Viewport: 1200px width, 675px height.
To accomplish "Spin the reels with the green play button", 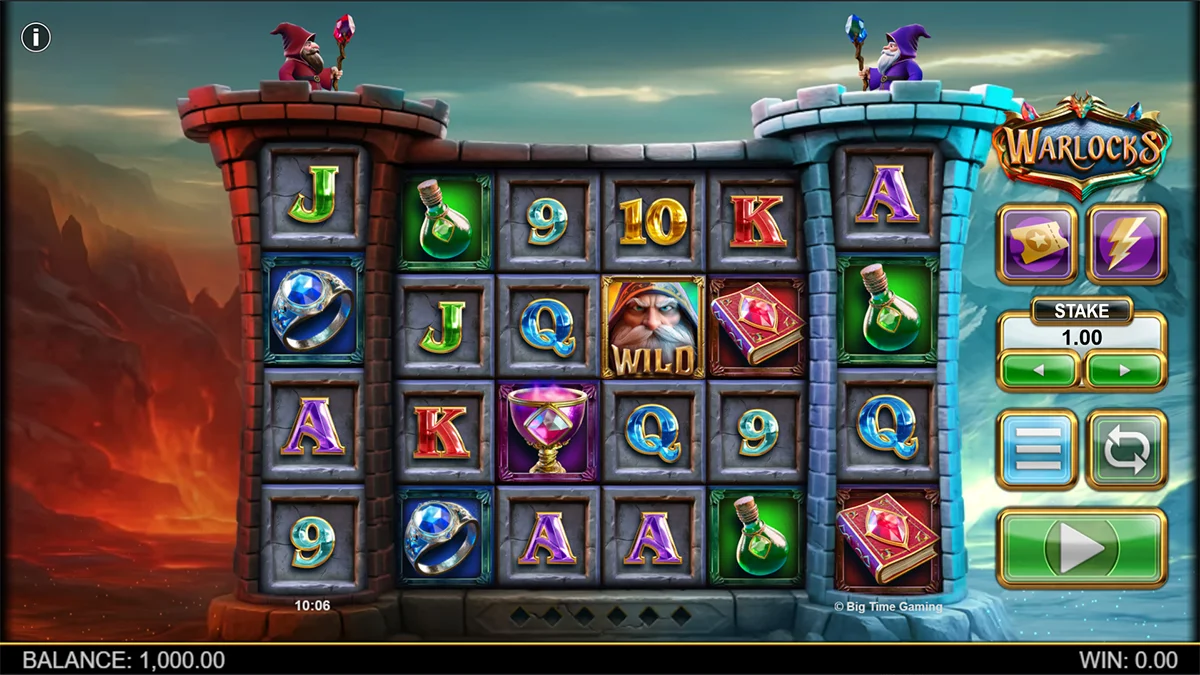I will pyautogui.click(x=1082, y=547).
